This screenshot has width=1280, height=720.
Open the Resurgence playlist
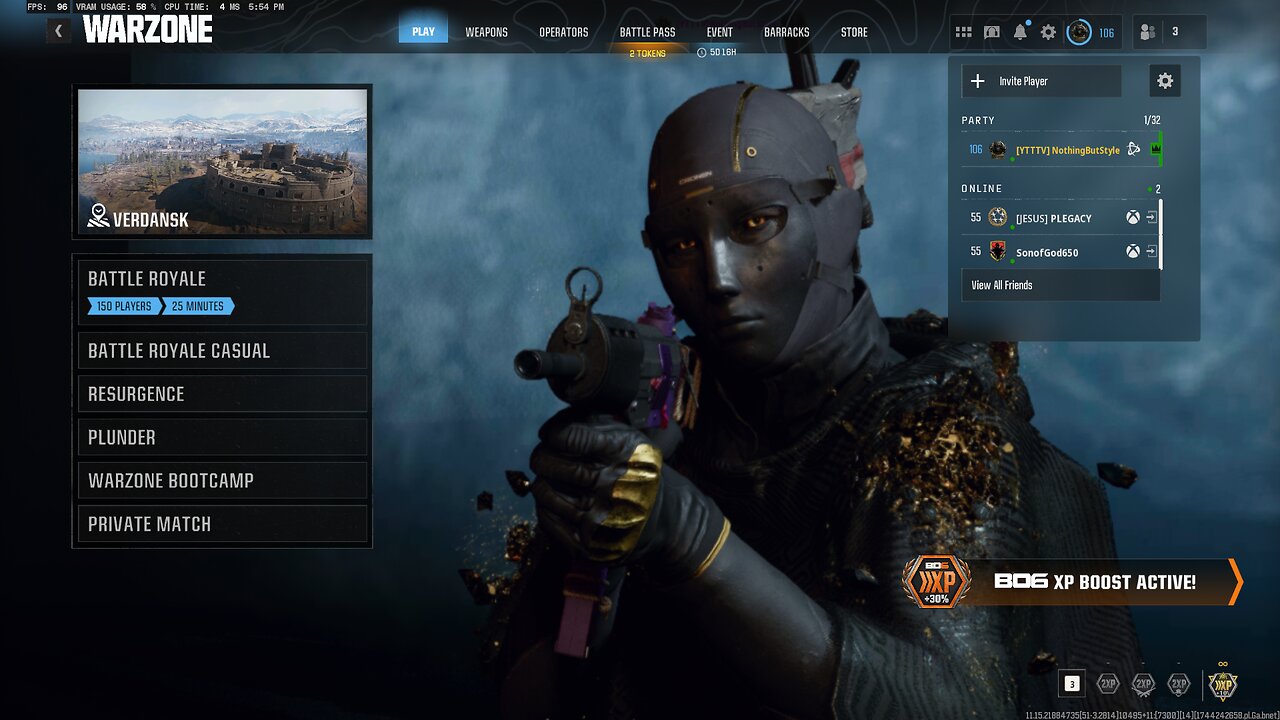[x=221, y=394]
